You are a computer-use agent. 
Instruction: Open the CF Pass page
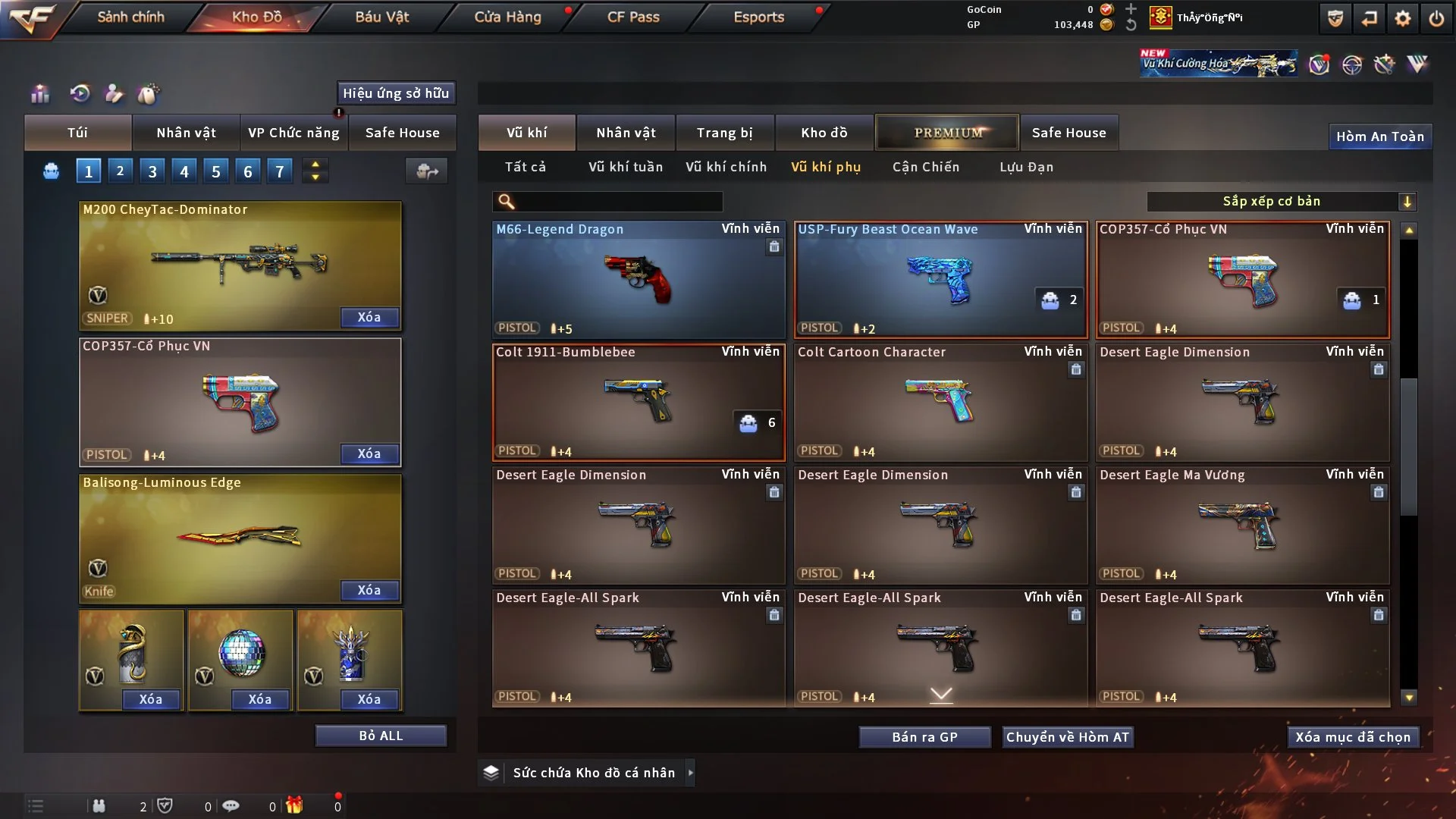pyautogui.click(x=633, y=17)
